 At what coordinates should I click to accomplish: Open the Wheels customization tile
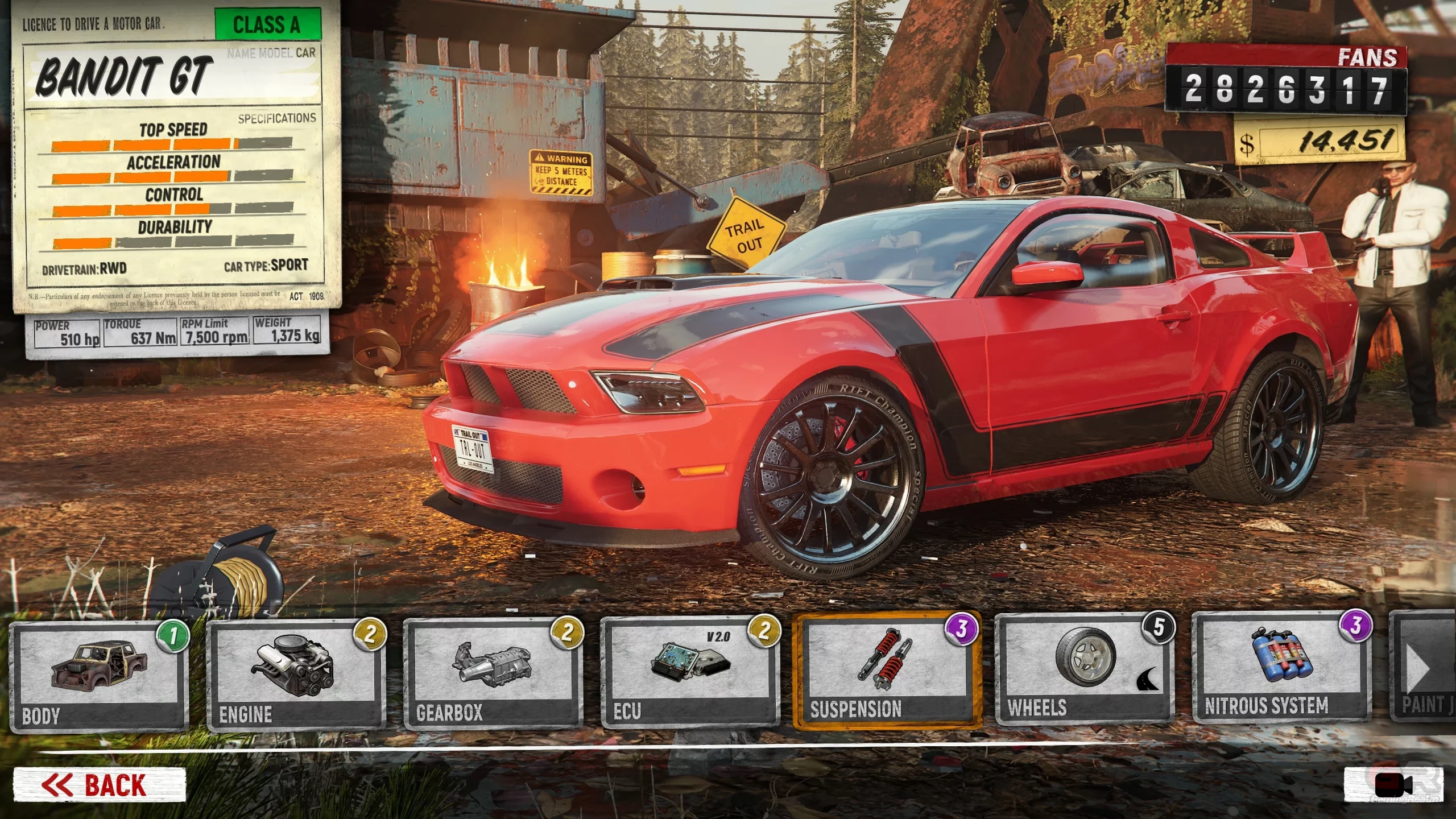pos(1085,670)
